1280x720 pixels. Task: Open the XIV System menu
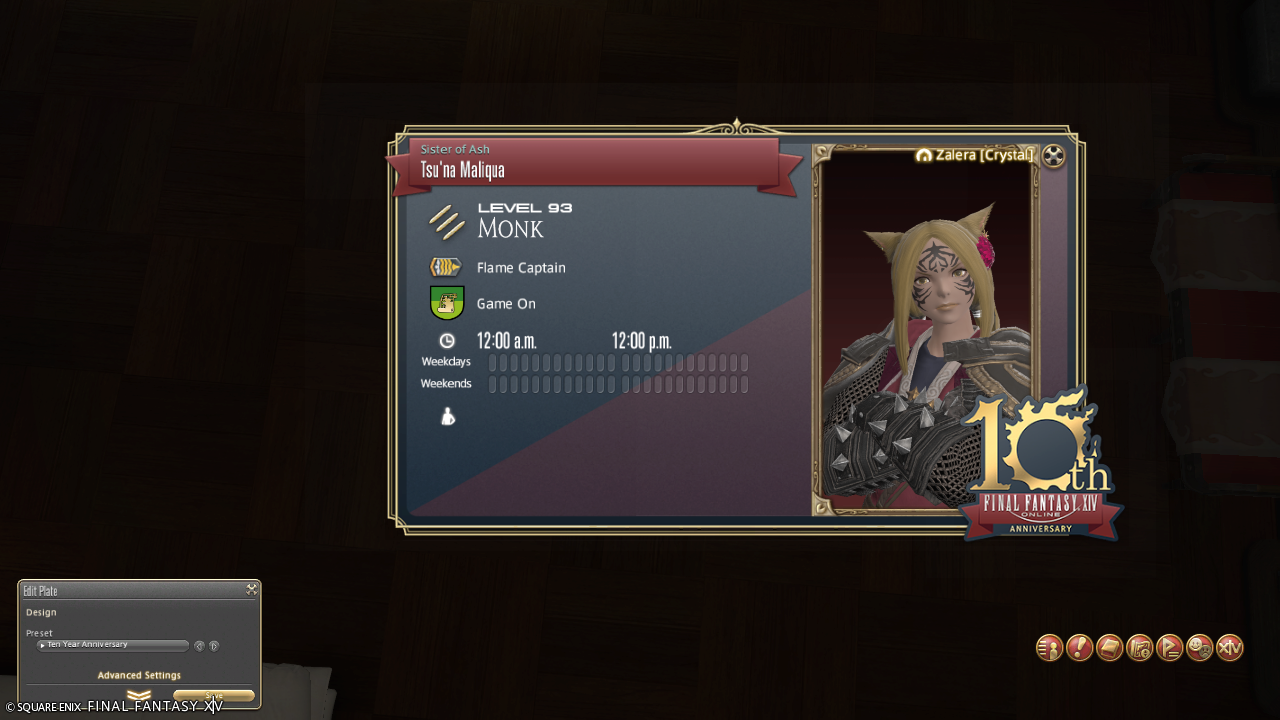(1229, 648)
